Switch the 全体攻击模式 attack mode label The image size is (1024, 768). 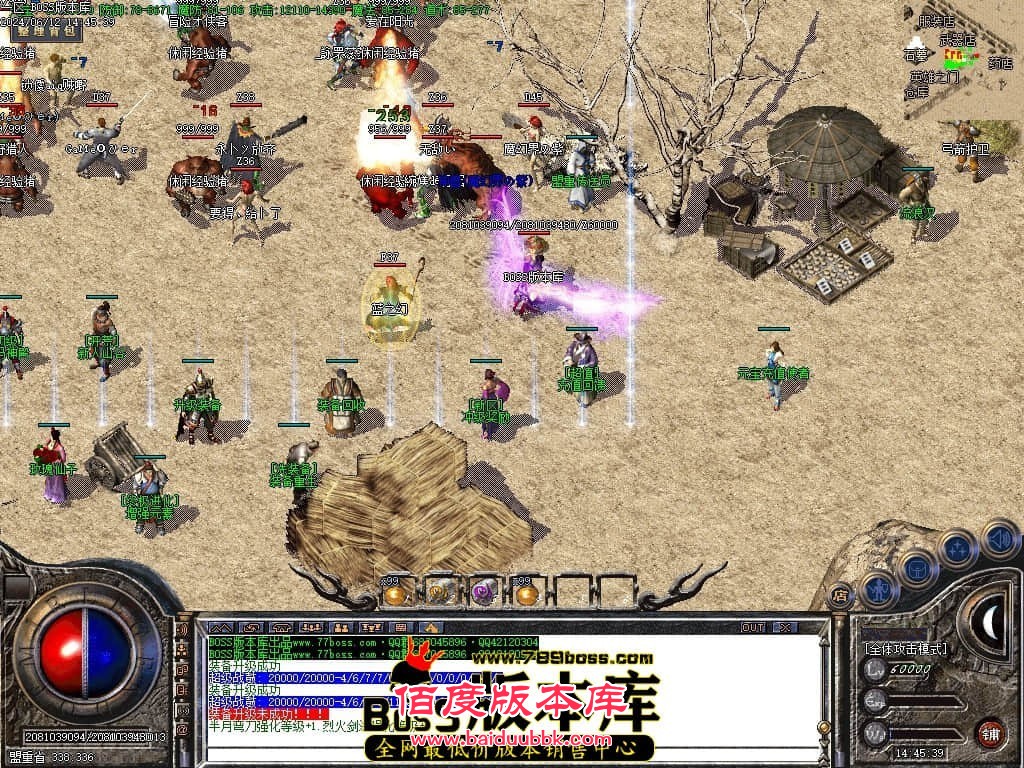pyautogui.click(x=906, y=648)
